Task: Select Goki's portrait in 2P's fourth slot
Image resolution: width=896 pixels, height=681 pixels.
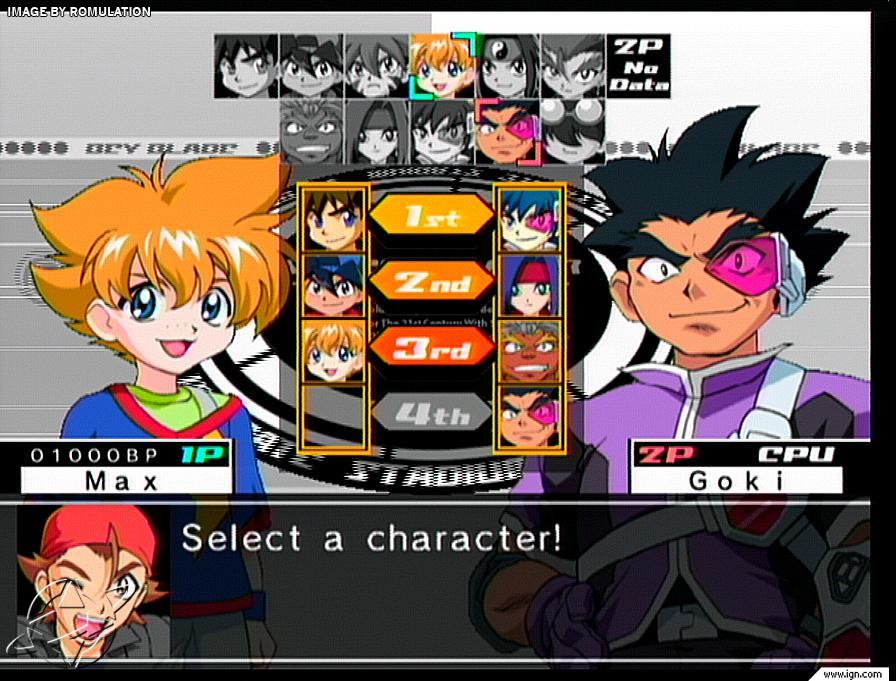Action: coord(529,416)
